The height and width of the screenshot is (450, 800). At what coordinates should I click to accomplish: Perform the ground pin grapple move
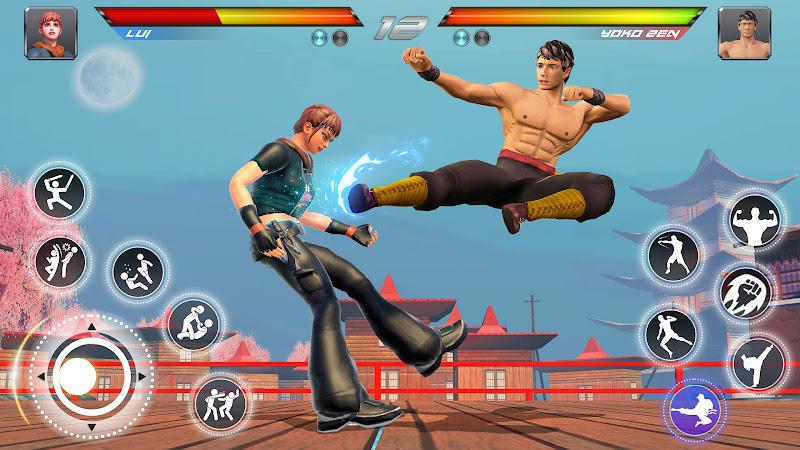[x=192, y=322]
